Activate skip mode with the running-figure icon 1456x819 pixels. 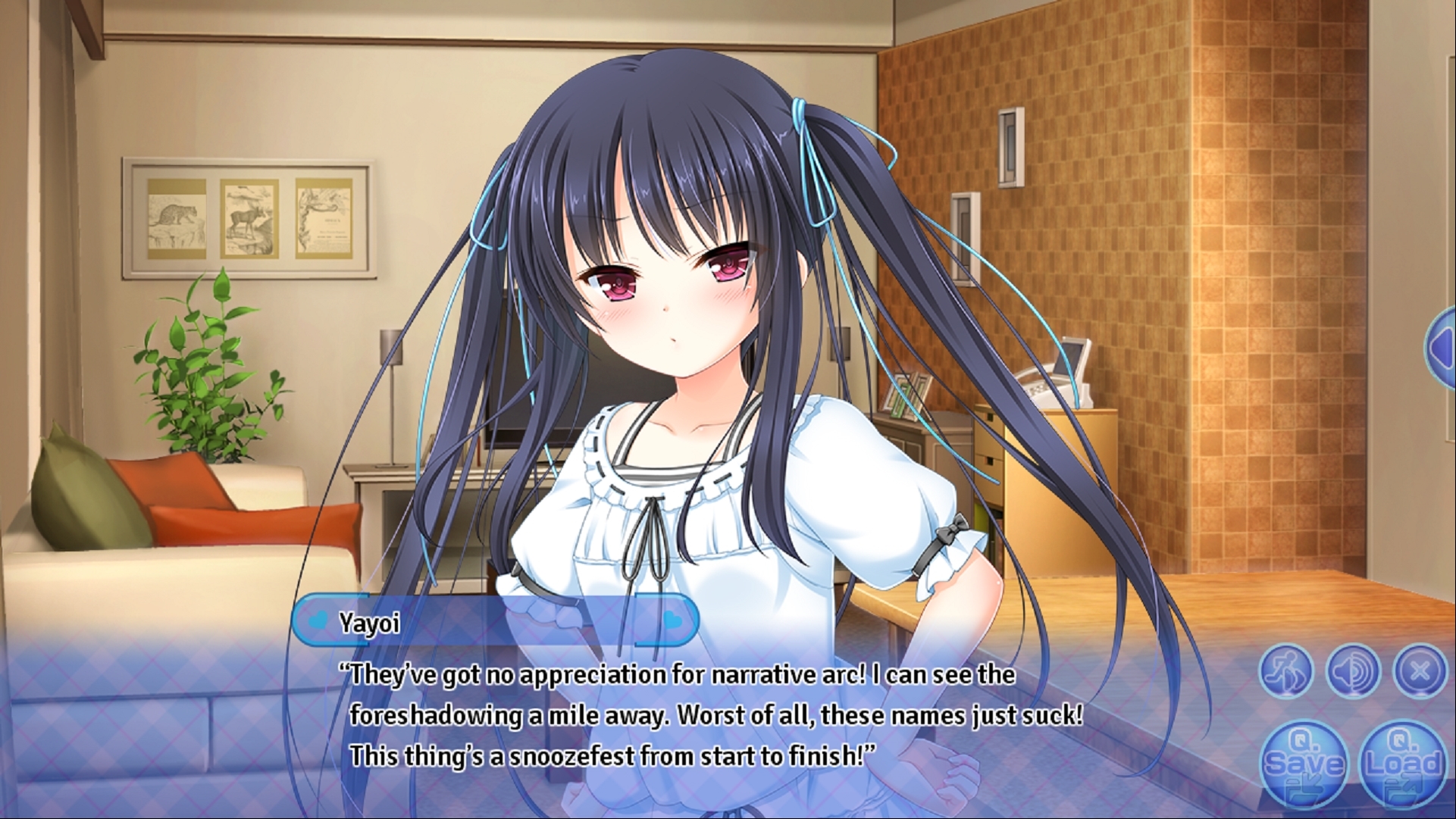click(1286, 671)
